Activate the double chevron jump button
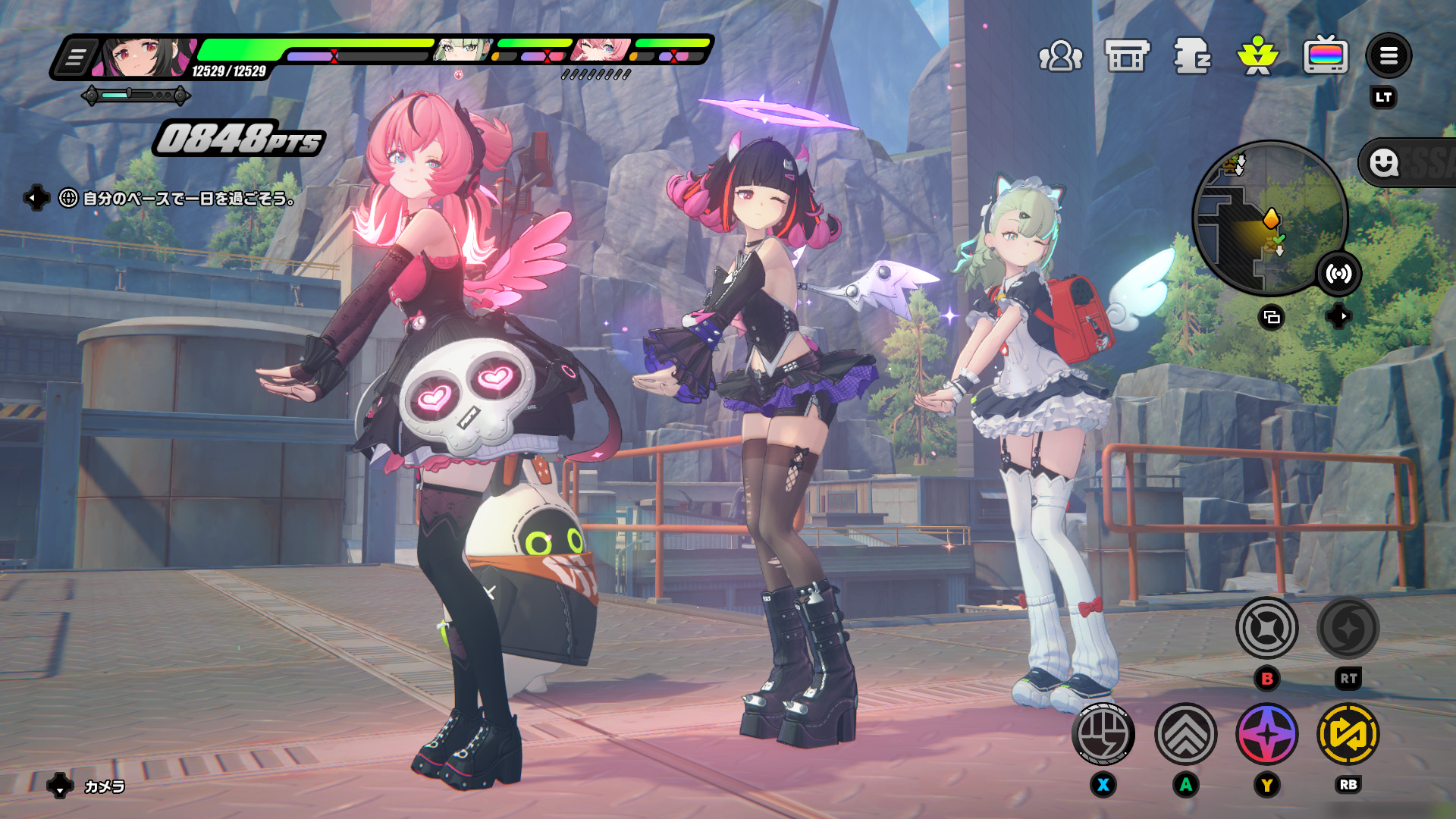 tap(1185, 734)
